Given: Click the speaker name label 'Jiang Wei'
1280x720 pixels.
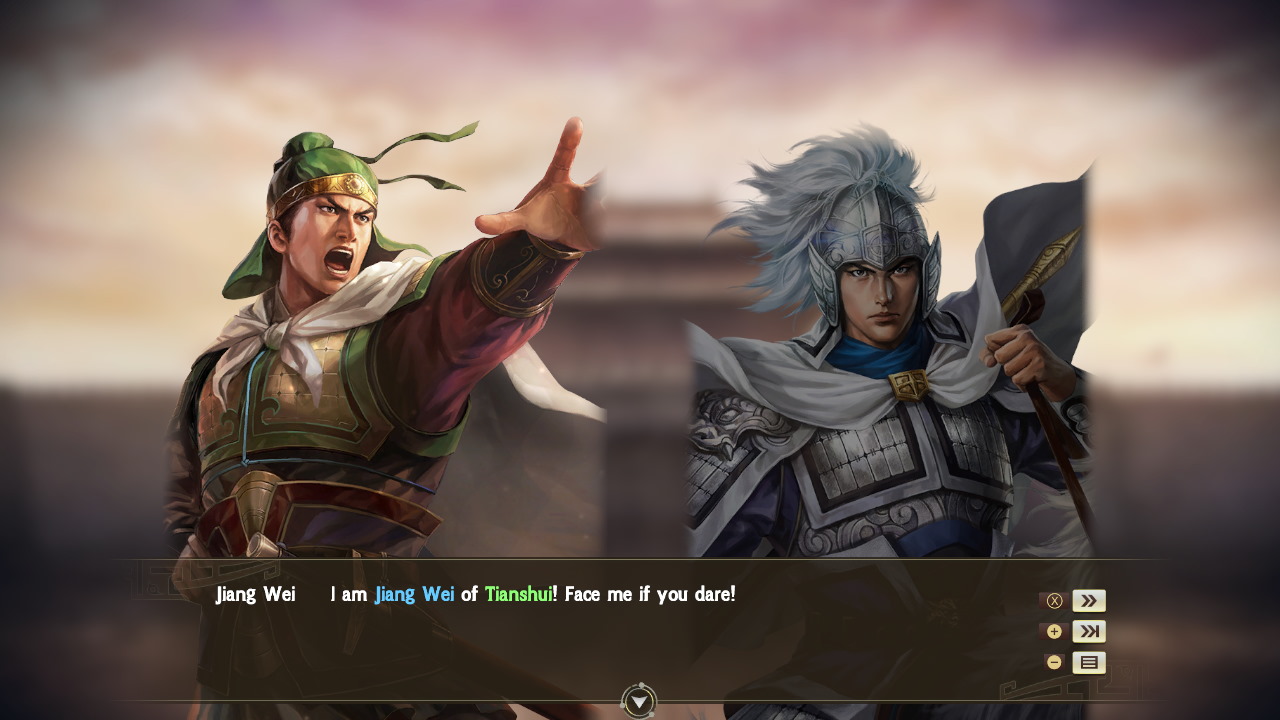Looking at the screenshot, I should [x=256, y=594].
